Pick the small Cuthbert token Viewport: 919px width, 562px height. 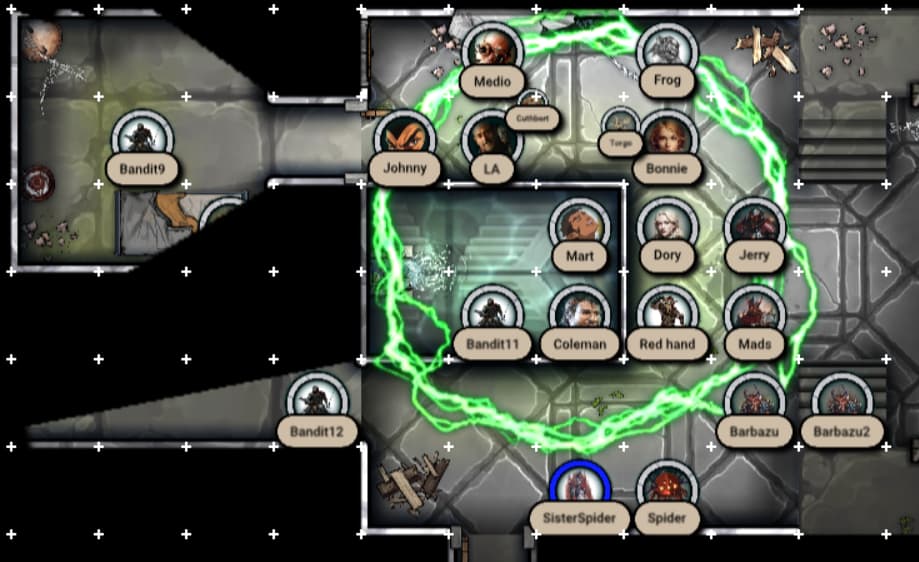click(532, 103)
